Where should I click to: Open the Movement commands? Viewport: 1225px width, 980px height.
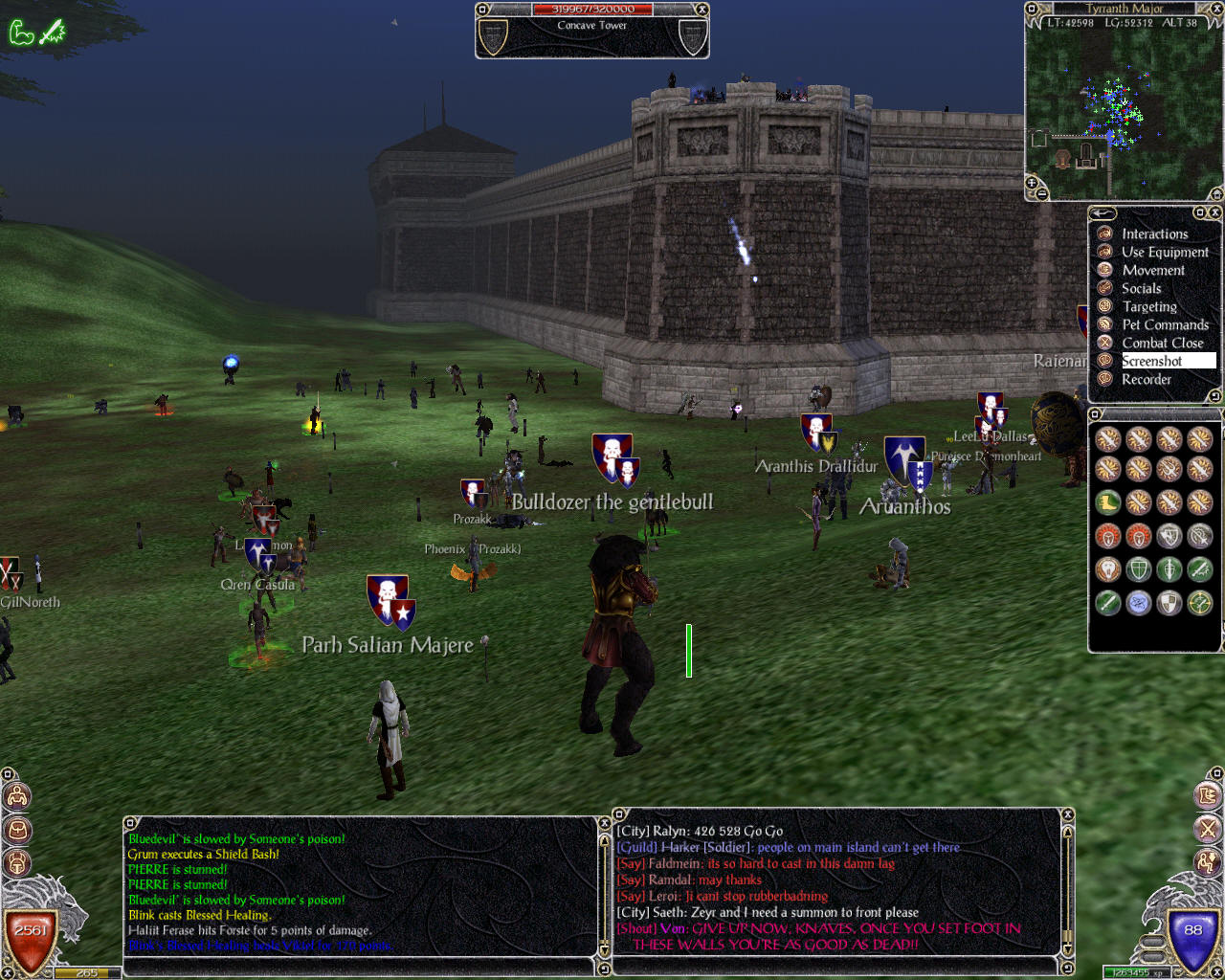(1152, 271)
